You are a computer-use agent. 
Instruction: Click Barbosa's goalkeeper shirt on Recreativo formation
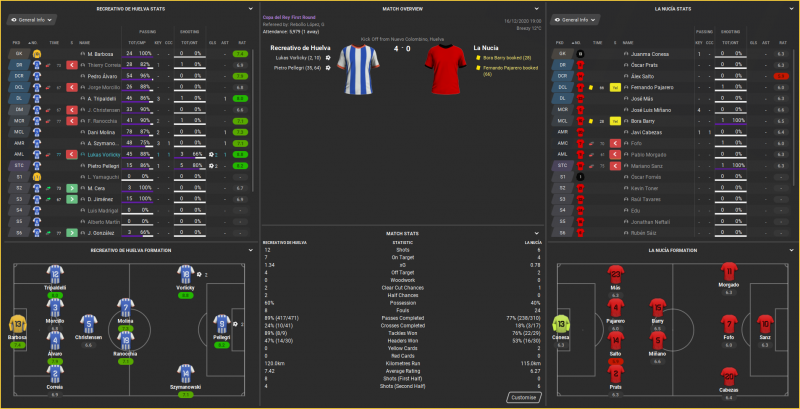14,325
